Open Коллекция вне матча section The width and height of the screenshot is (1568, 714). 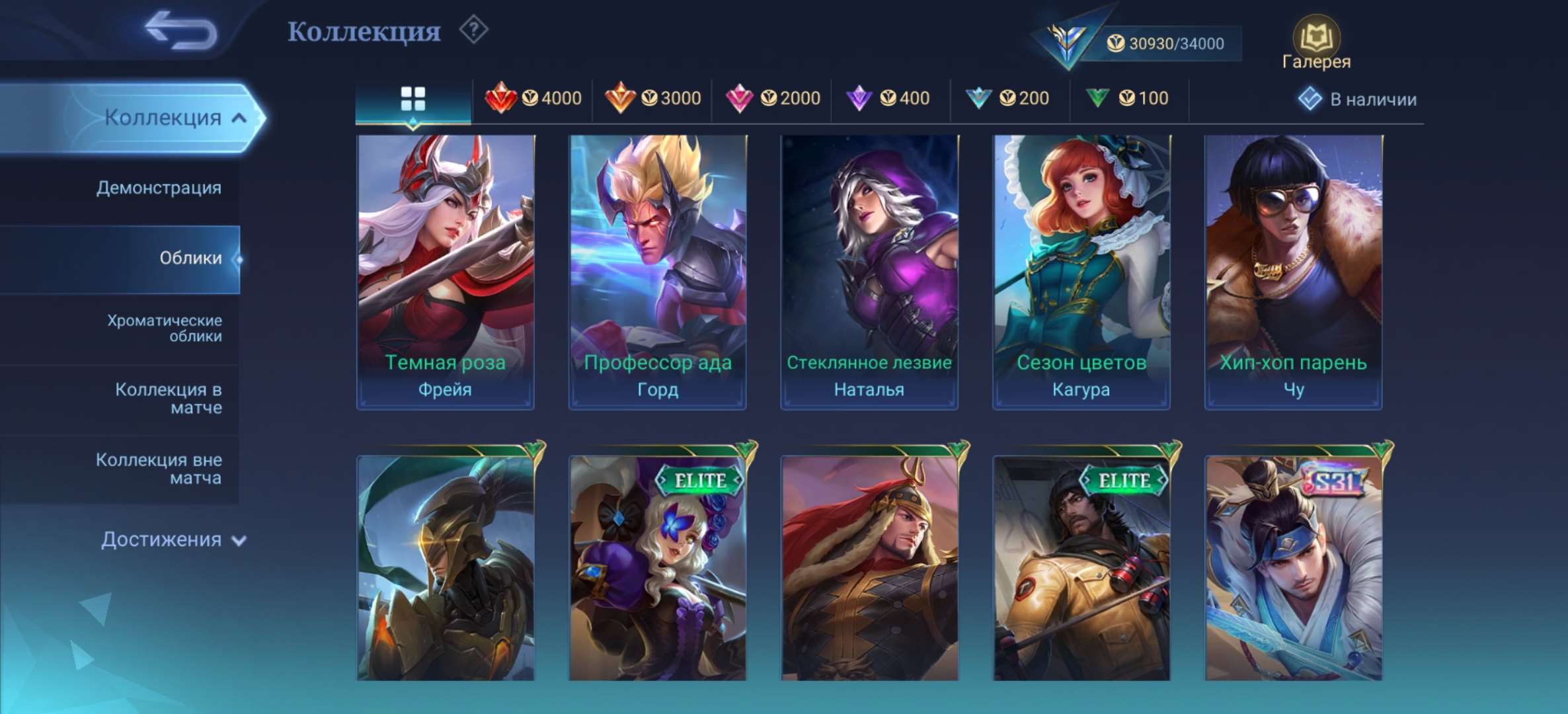159,469
